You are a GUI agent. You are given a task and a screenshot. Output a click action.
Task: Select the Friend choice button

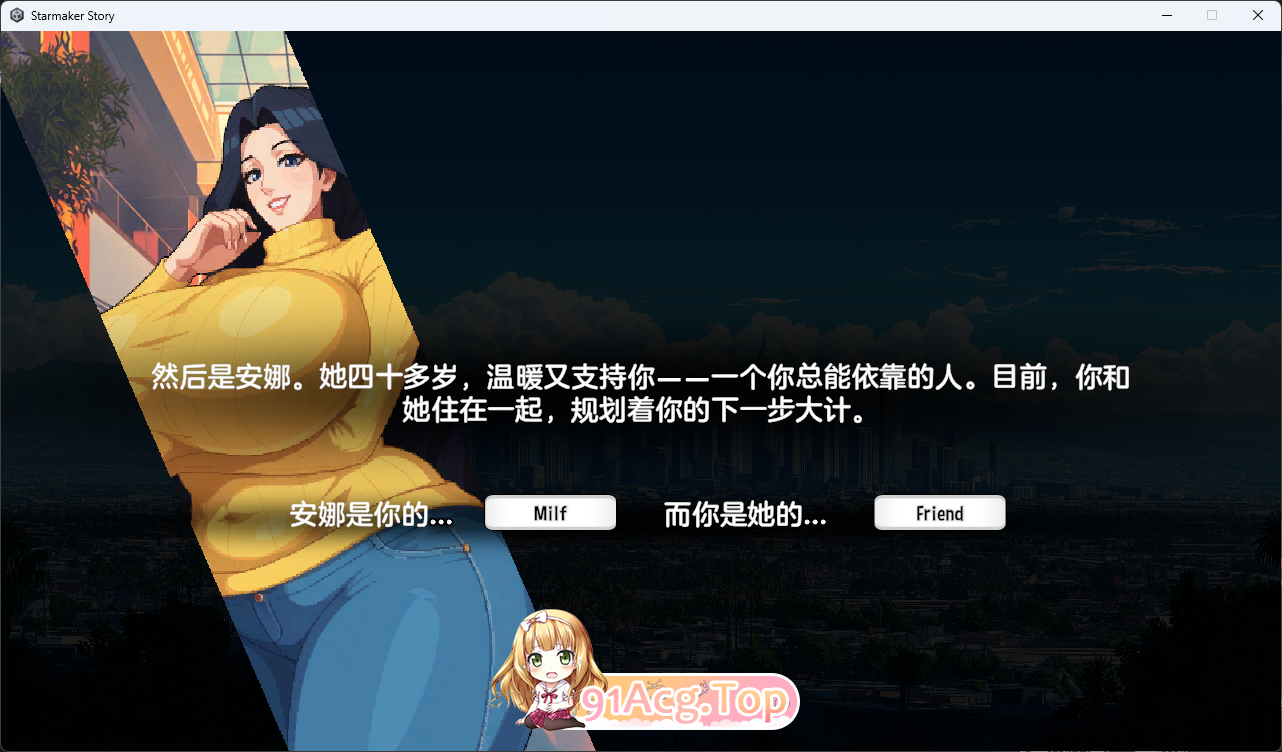(x=939, y=512)
